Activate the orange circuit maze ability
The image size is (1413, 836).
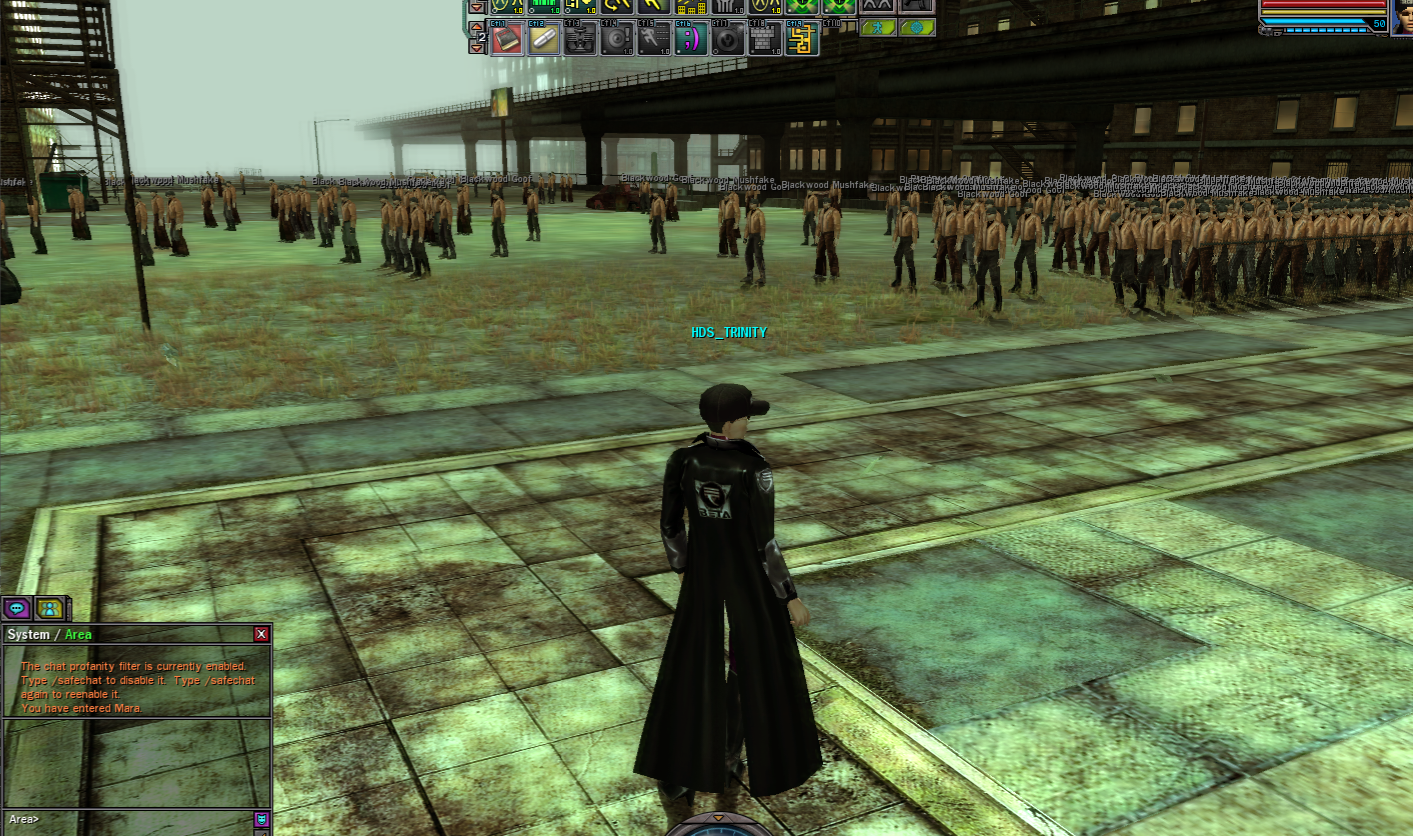click(801, 39)
